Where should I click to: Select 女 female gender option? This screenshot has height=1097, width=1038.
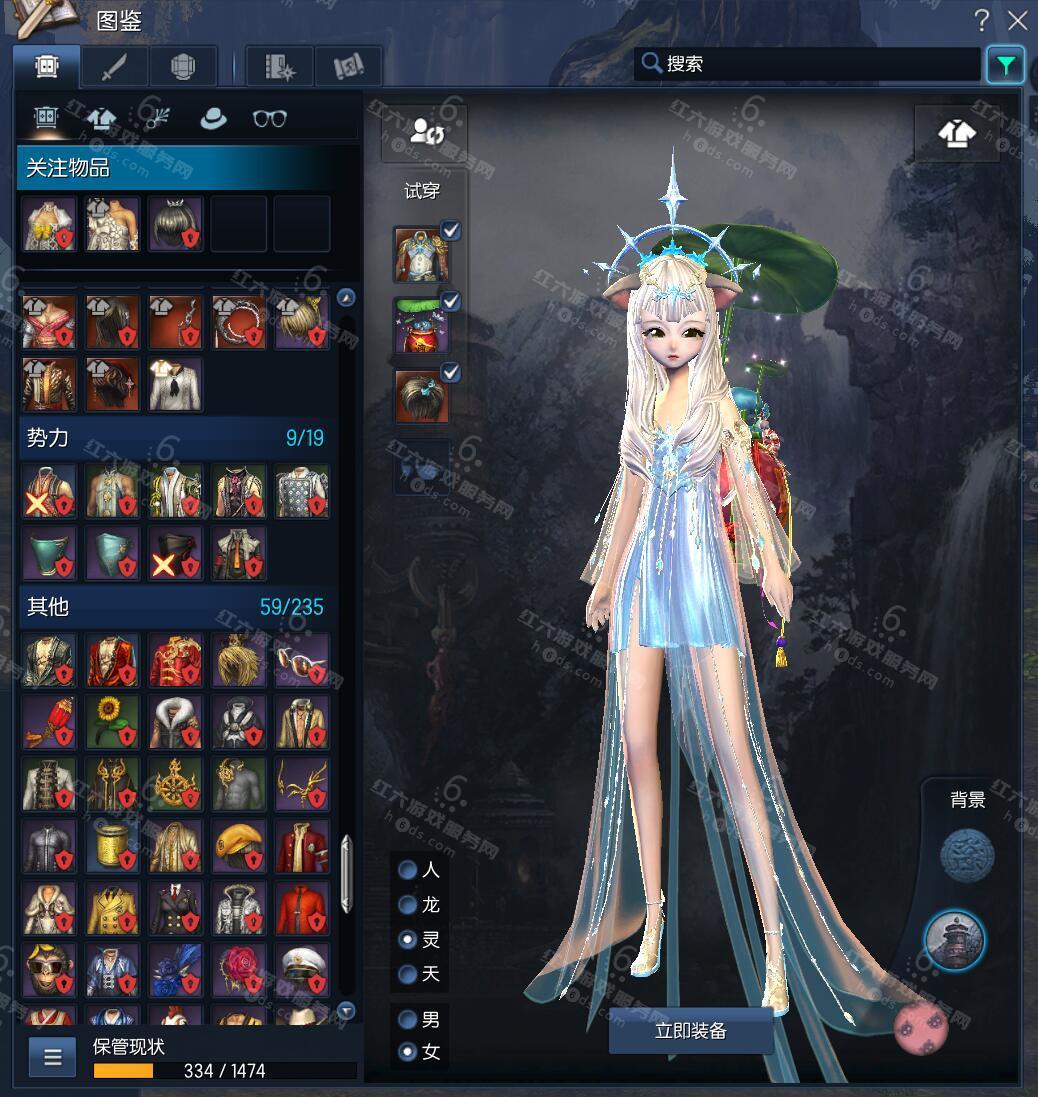click(408, 1052)
